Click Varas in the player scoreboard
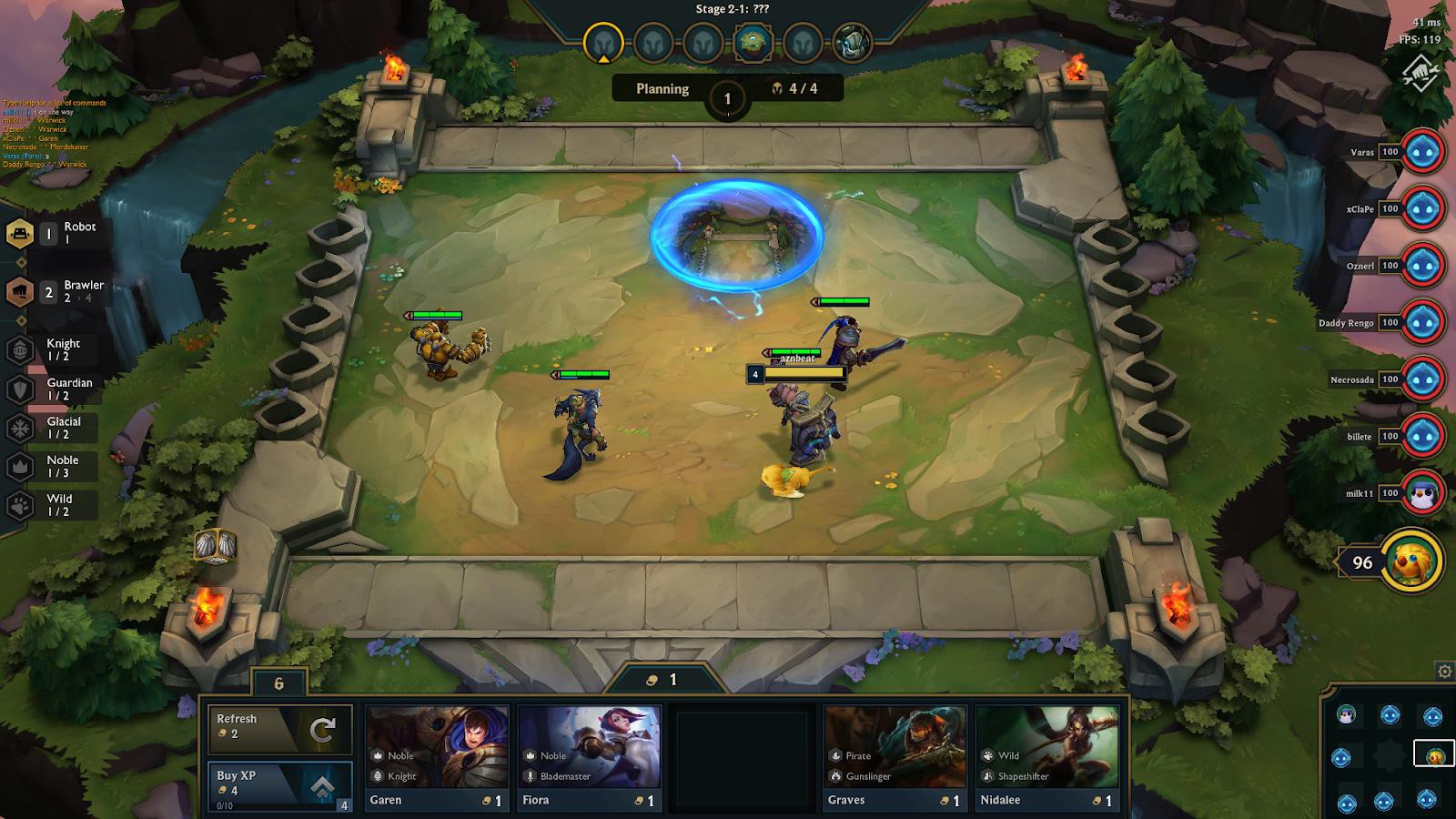This screenshot has height=819, width=1456. 1425,152
